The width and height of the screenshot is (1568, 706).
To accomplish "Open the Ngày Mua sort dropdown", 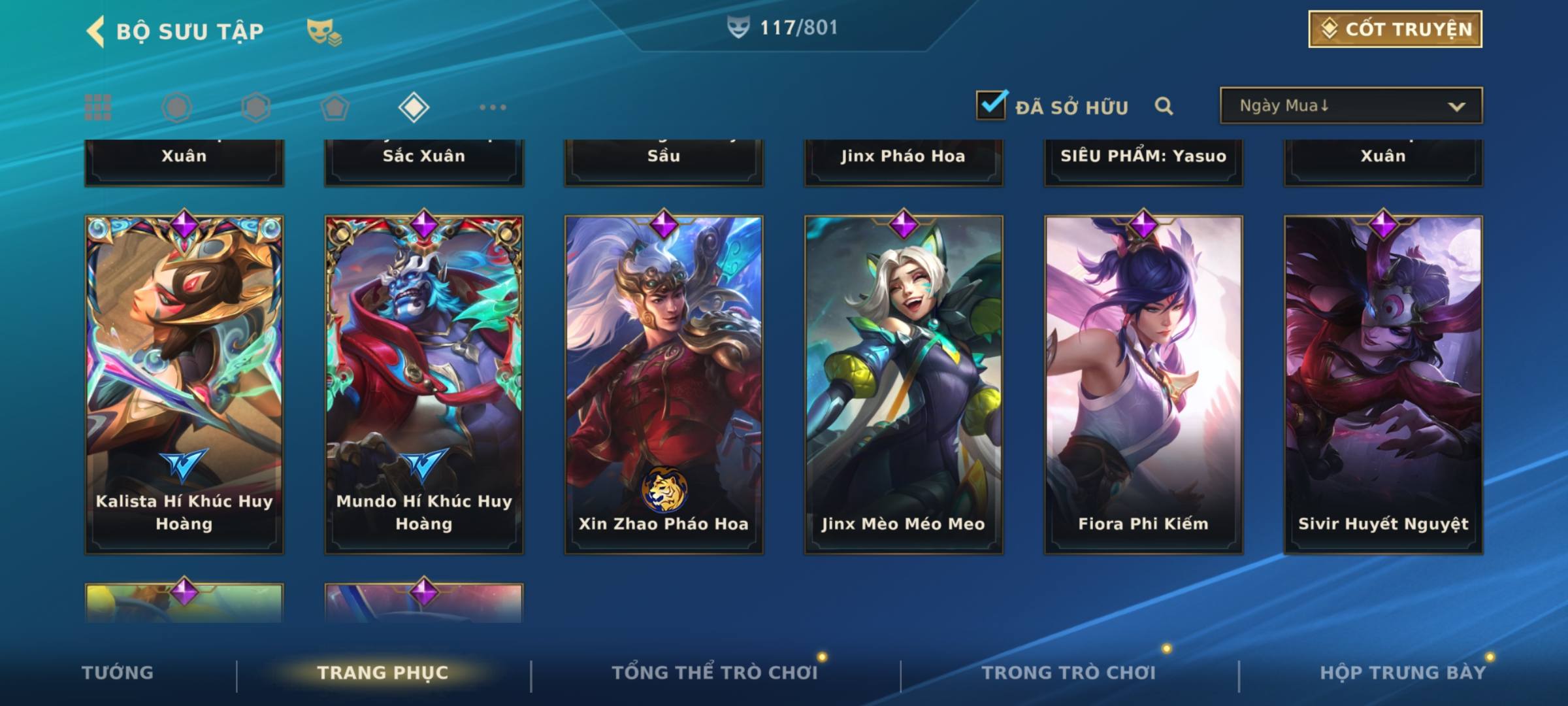I will tap(1350, 106).
